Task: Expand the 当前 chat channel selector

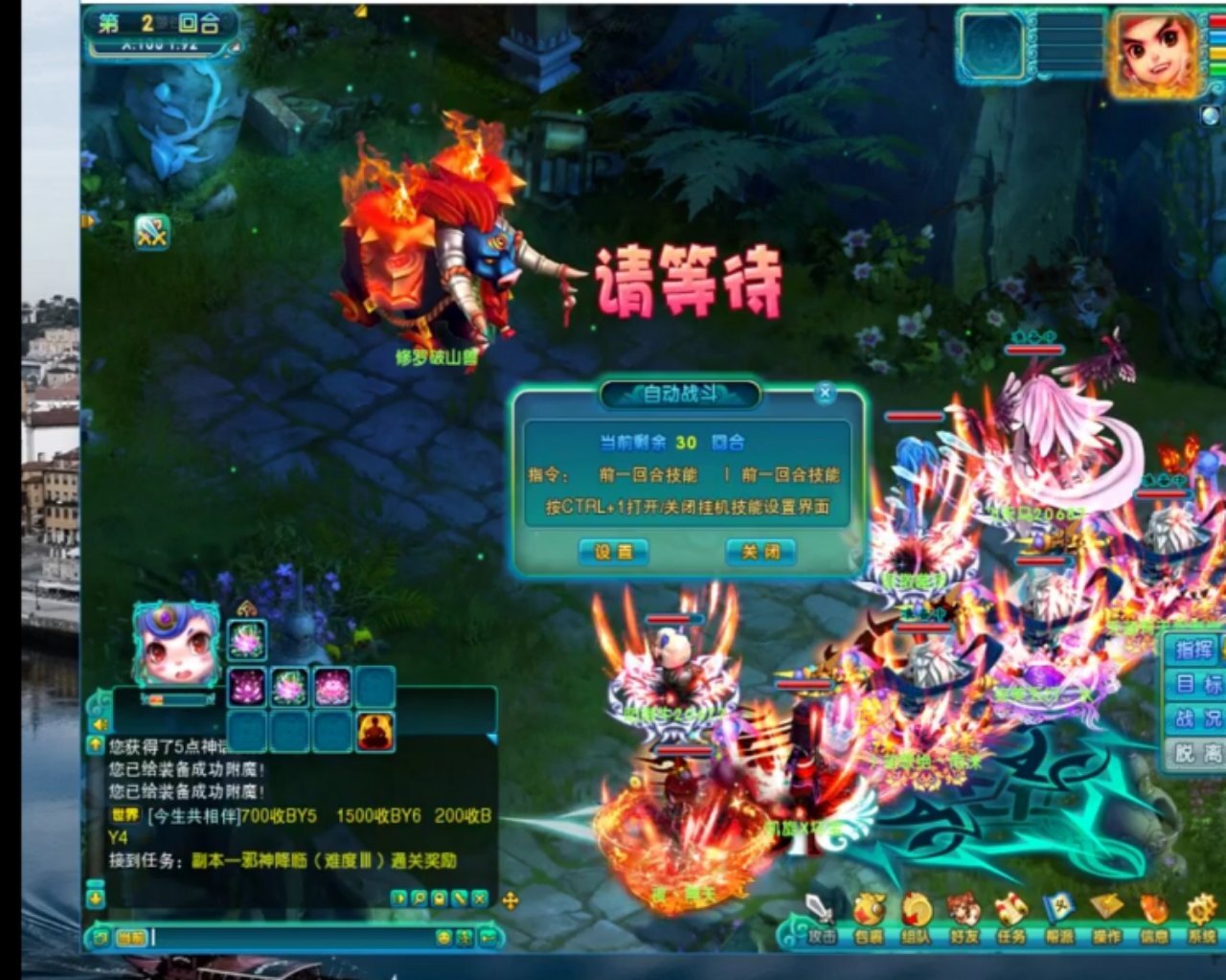Action: click(131, 937)
